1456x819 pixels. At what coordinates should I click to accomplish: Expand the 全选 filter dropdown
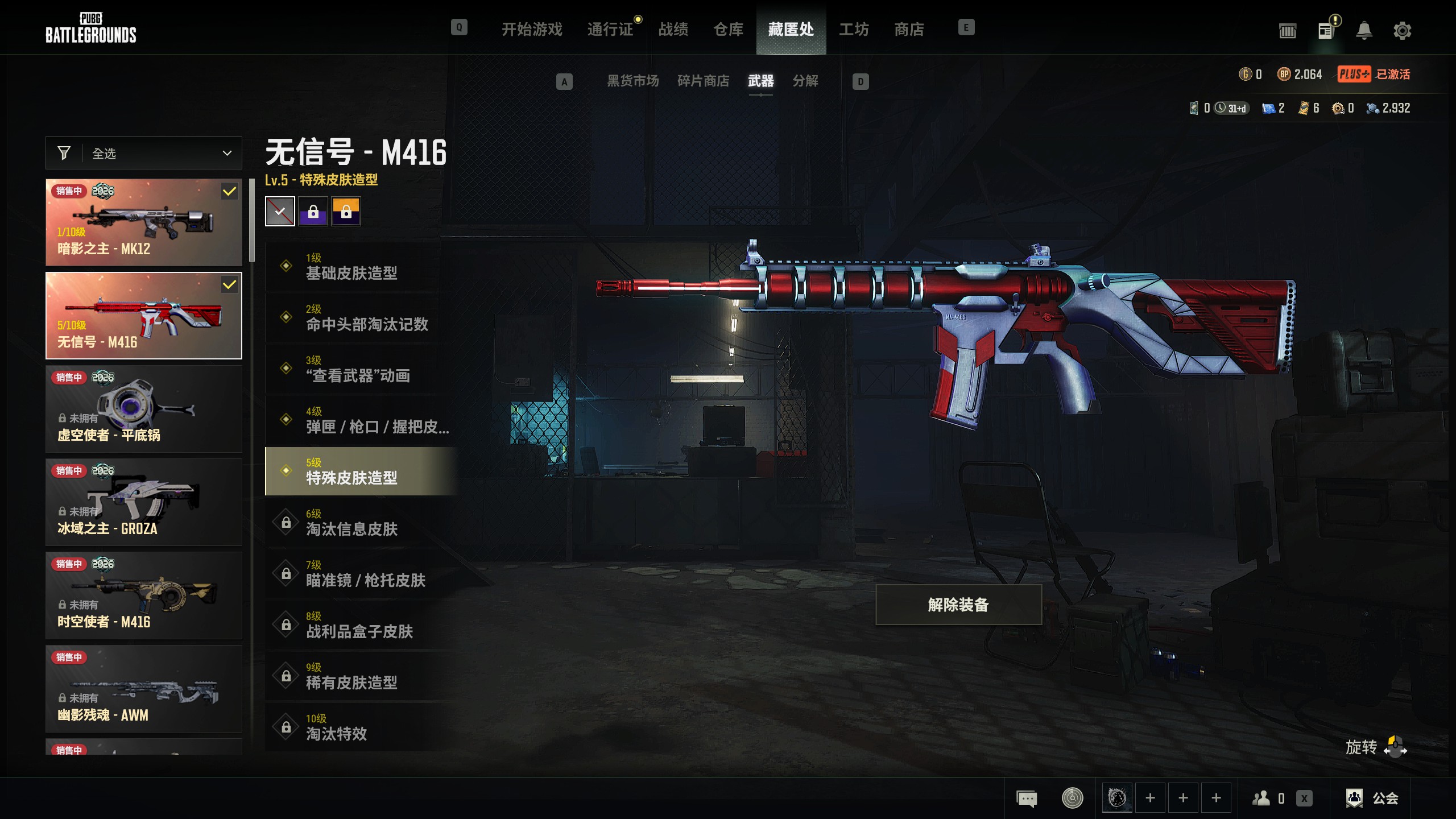click(144, 153)
